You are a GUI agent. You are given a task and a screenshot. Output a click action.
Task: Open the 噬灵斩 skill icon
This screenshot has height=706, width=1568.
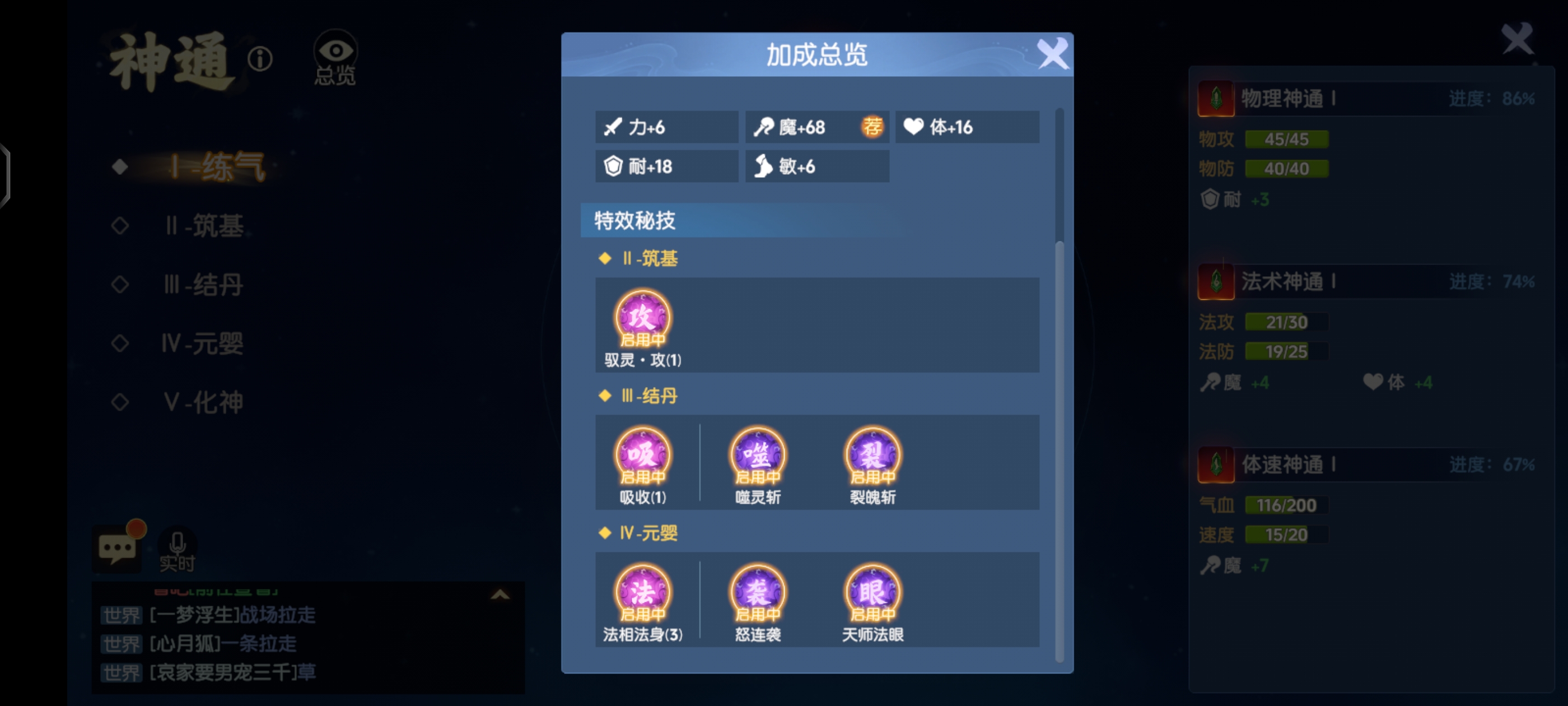click(757, 456)
